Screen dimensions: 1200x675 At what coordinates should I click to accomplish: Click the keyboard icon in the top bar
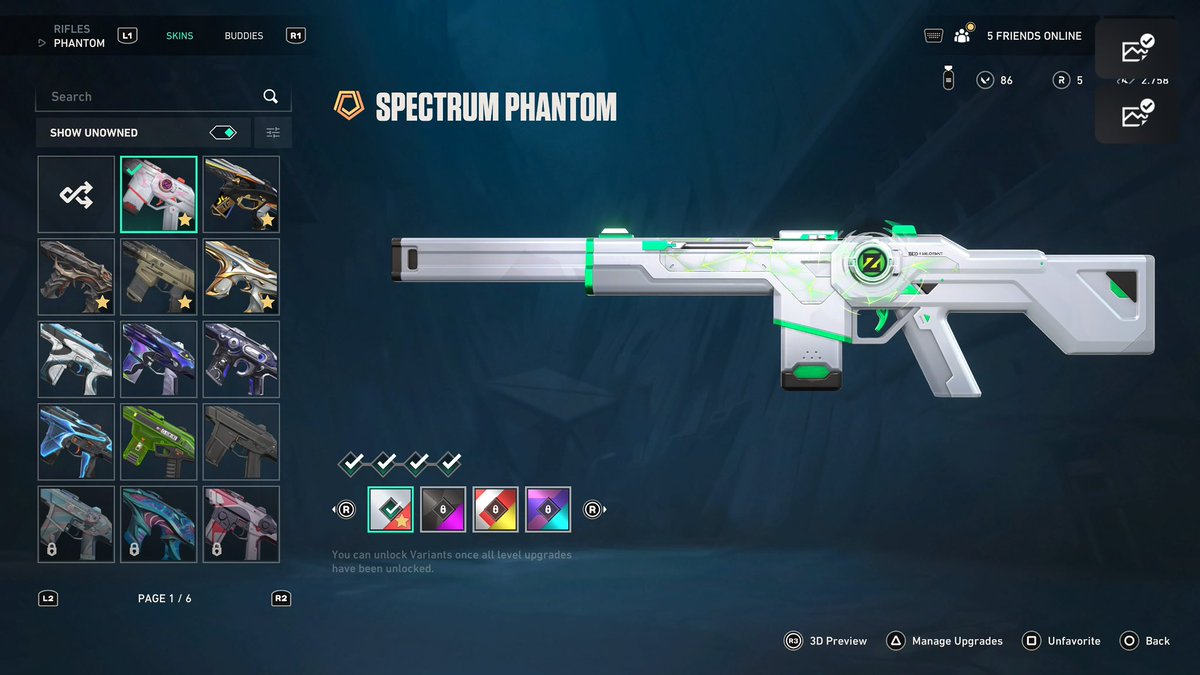click(x=934, y=36)
